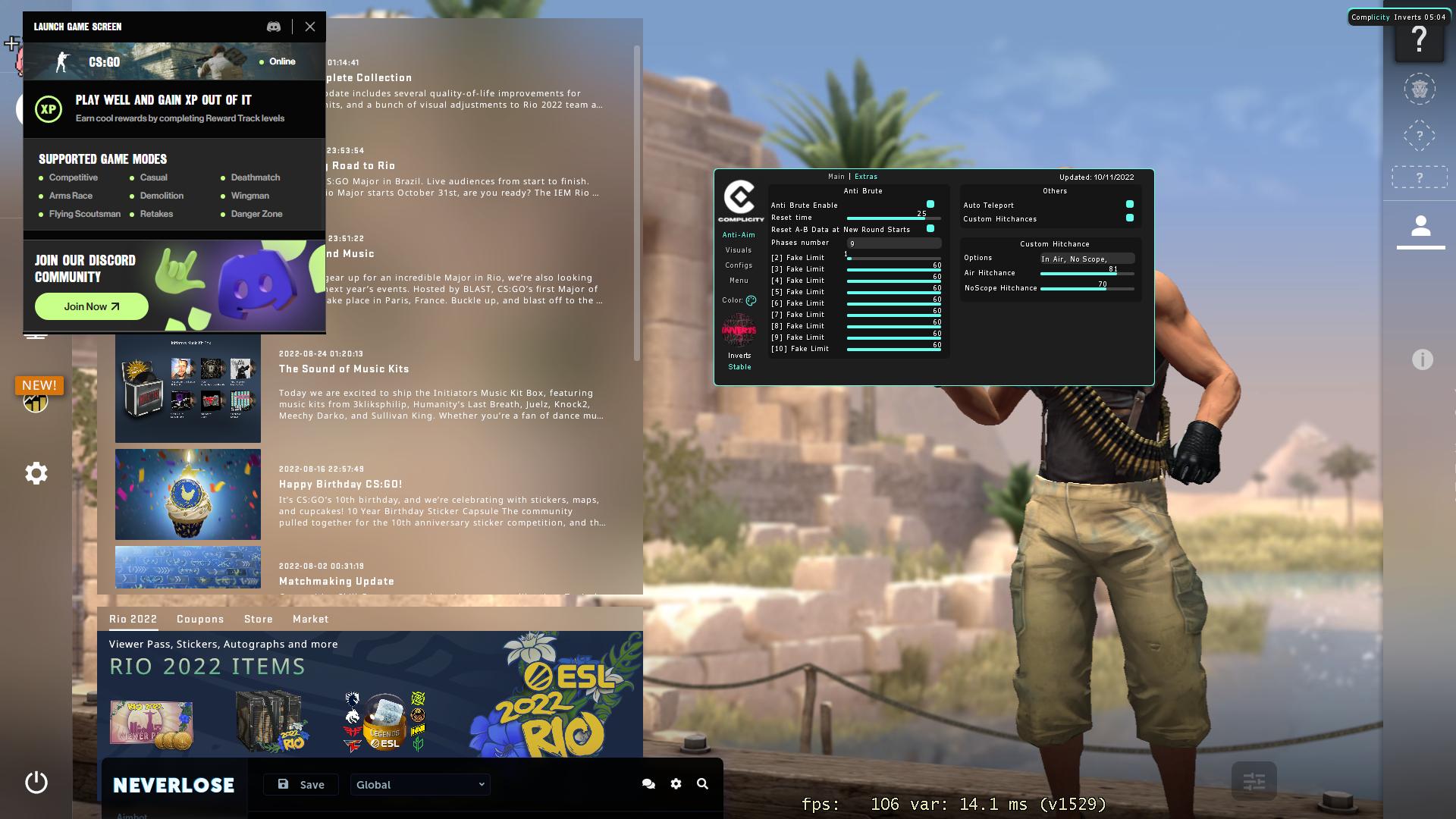Click the Save button in NEVERLOSE
Viewport: 1456px width, 819px height.
pos(300,784)
